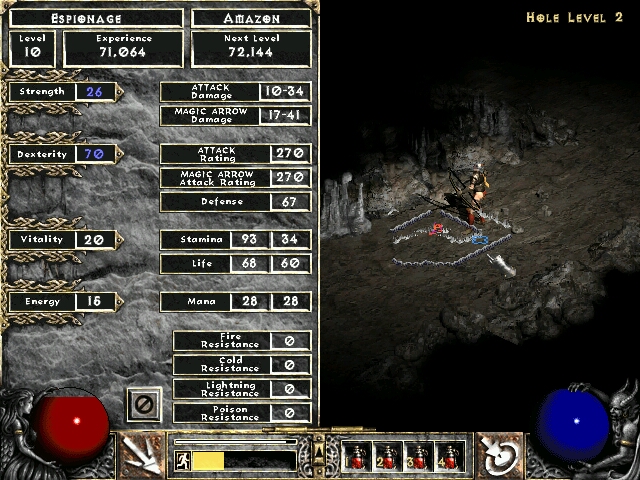This screenshot has width=640, height=480.
Task: Select the left-hand attack skill icon
Action: tap(145, 455)
